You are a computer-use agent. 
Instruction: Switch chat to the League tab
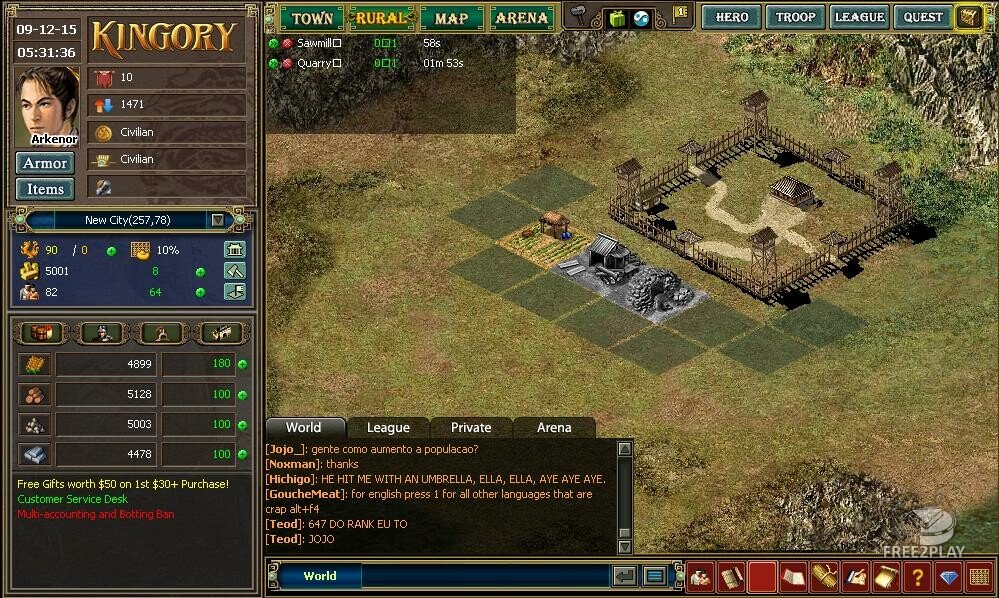coord(388,428)
